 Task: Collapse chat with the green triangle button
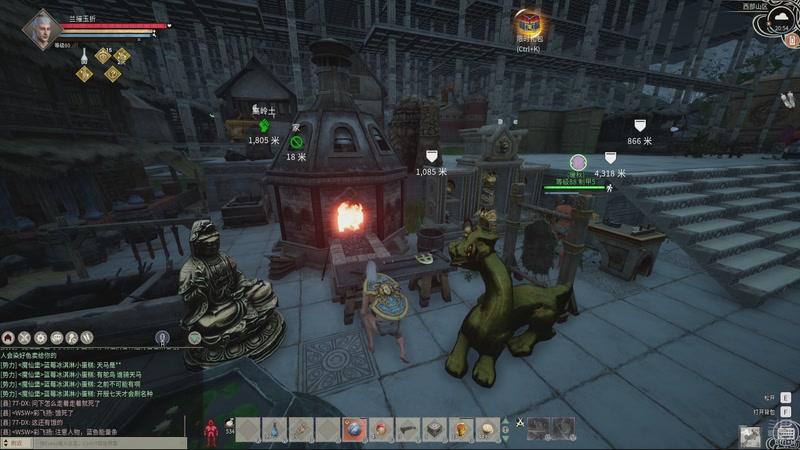click(x=194, y=338)
